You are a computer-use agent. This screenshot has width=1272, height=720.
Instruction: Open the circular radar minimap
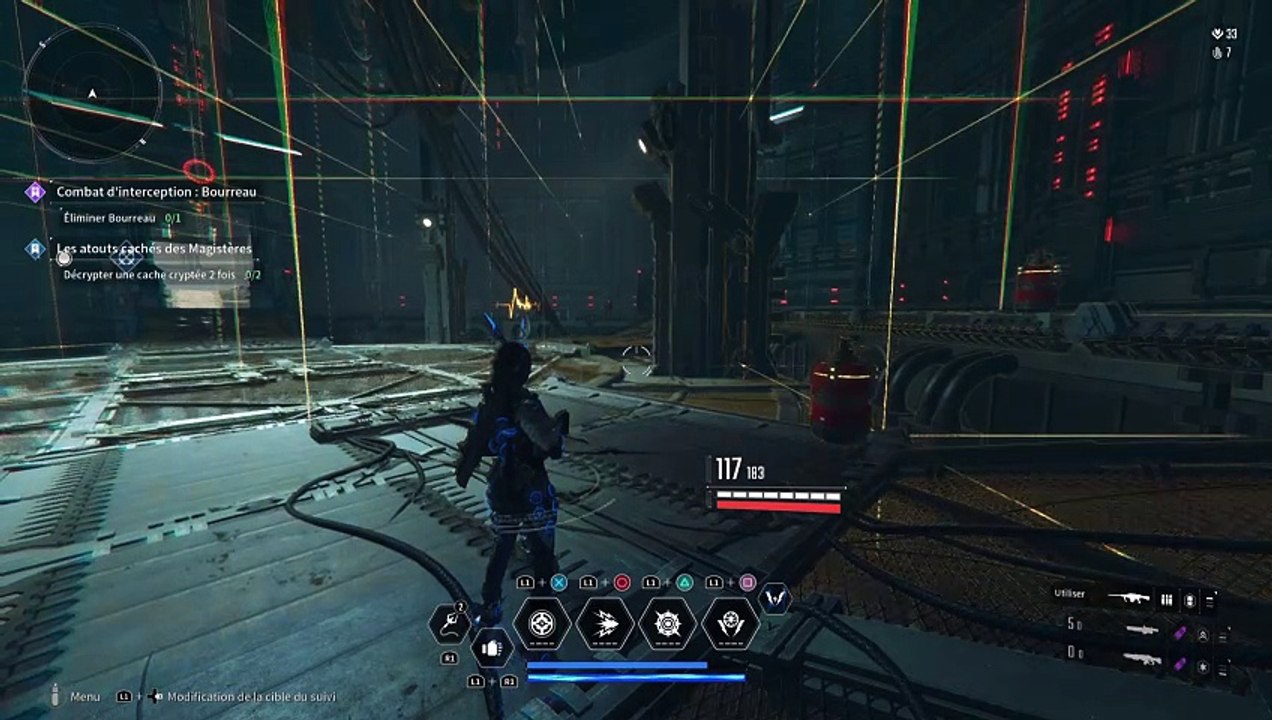[92, 92]
